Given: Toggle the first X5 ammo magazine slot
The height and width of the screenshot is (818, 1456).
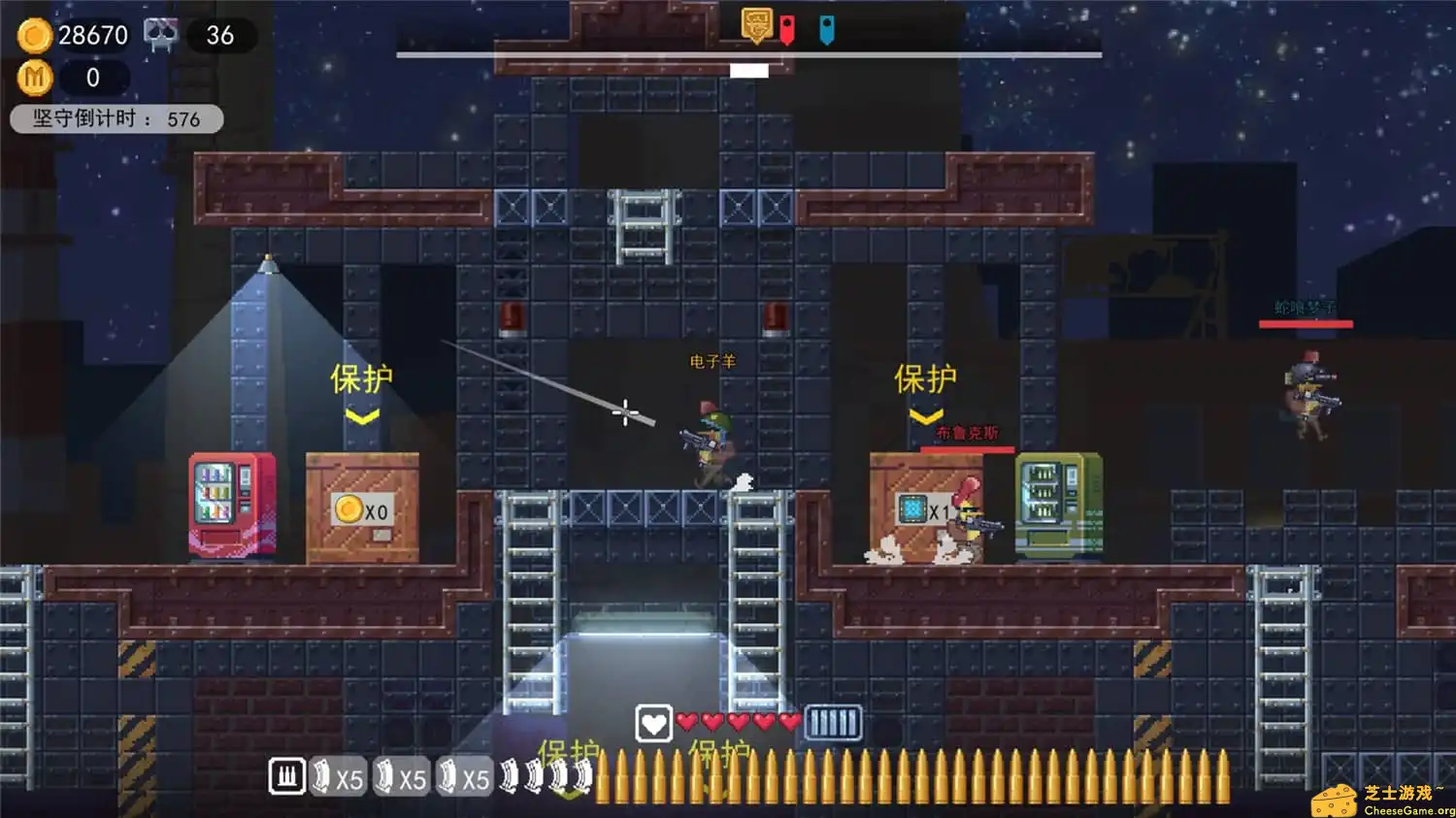Looking at the screenshot, I should (337, 776).
